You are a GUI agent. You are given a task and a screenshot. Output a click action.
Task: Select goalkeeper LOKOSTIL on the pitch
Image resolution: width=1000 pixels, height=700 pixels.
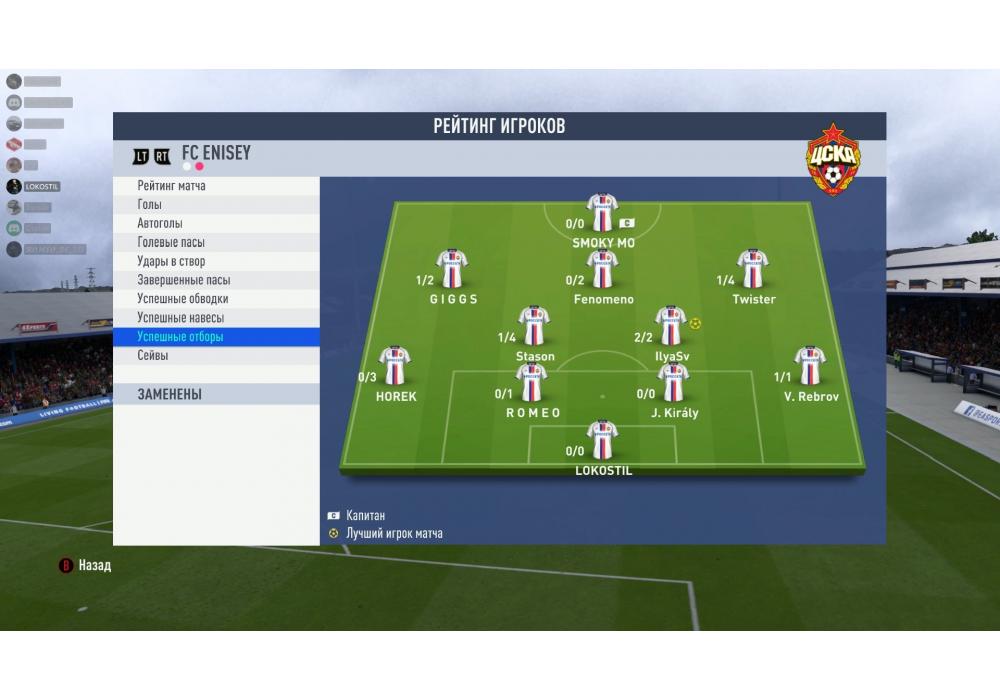[602, 439]
